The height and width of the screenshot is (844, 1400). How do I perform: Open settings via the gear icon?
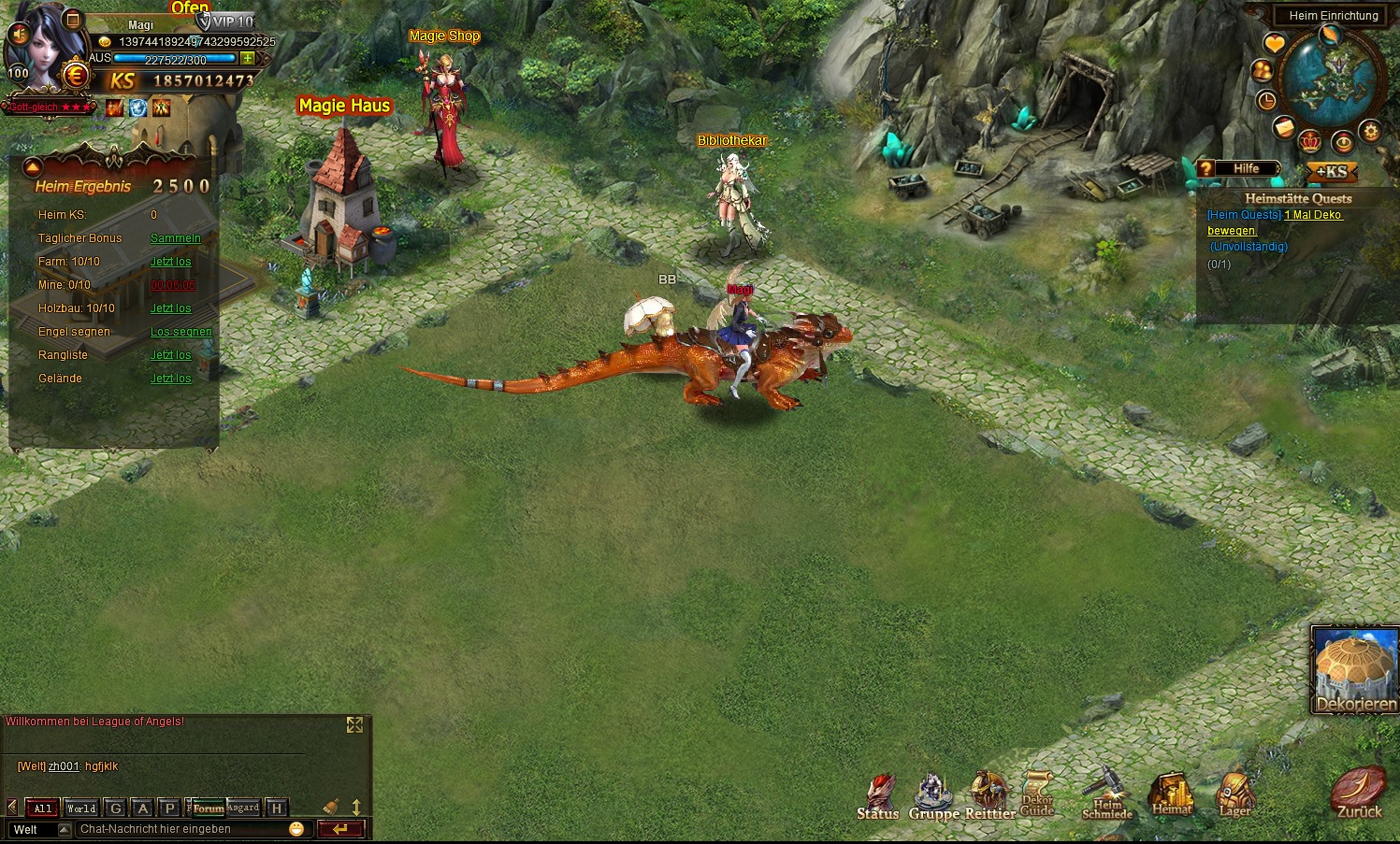(x=1371, y=131)
